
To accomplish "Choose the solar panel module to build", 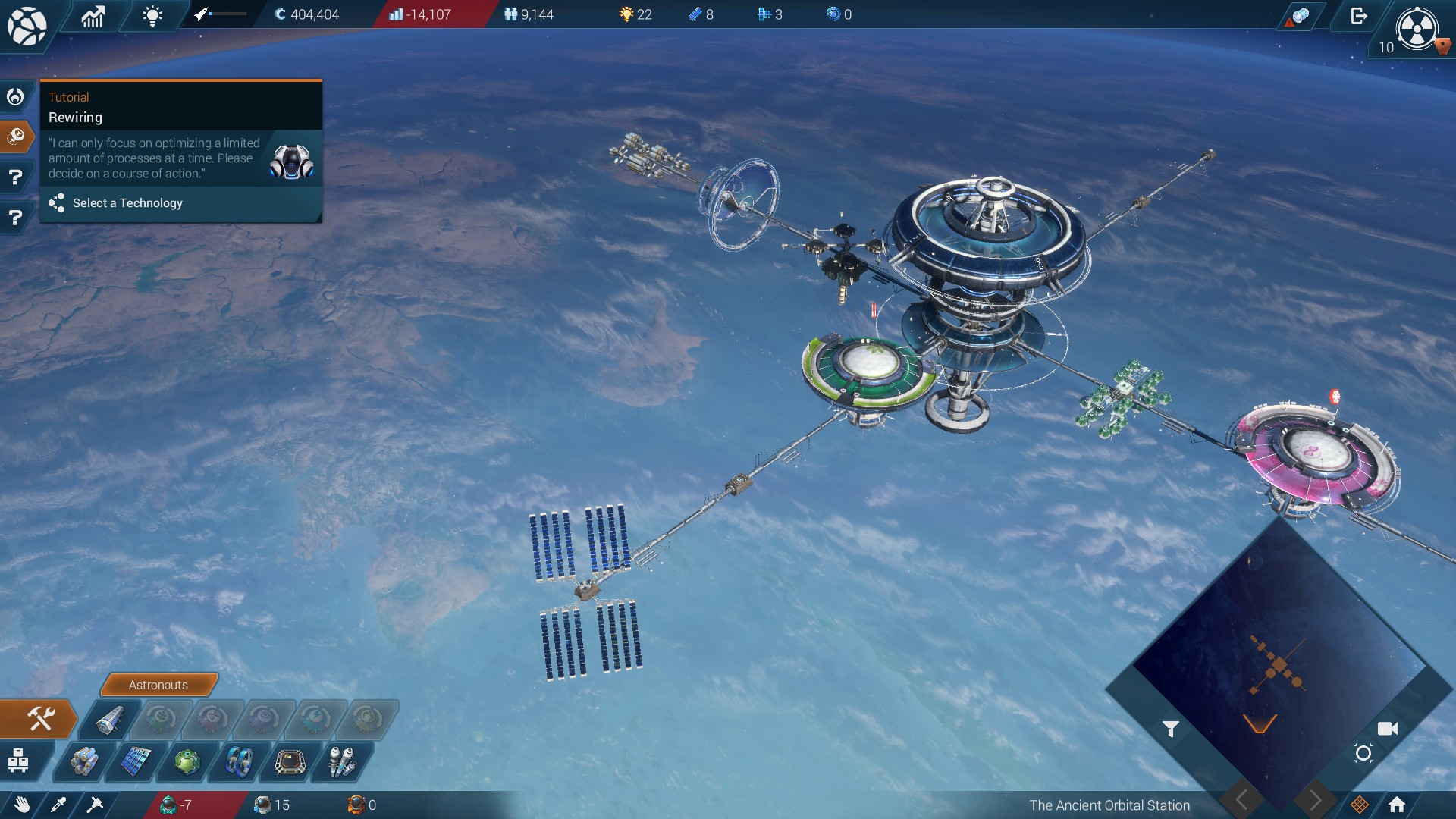I will pos(136,761).
